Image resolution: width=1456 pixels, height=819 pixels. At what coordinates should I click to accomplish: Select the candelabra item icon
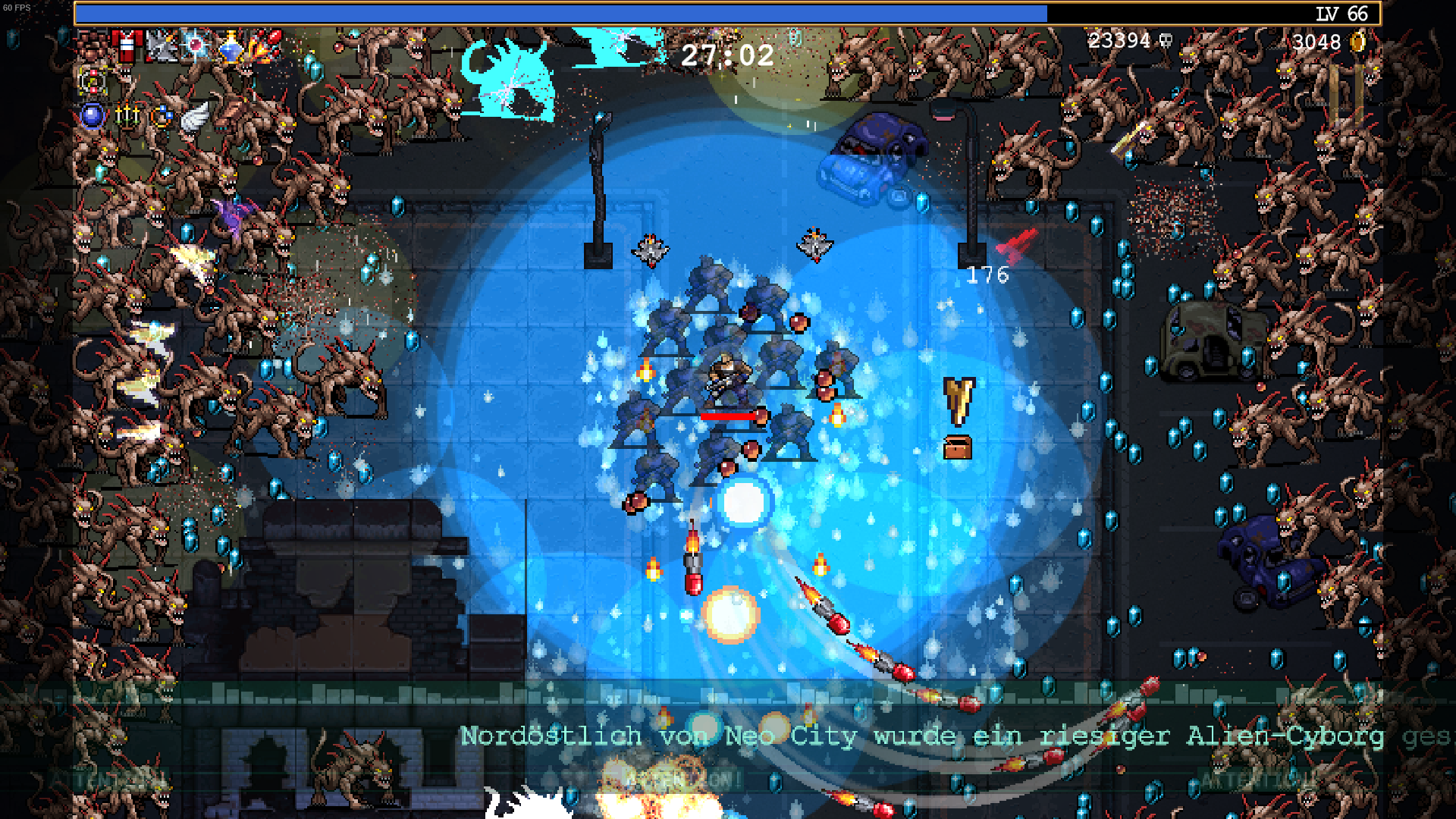[x=127, y=115]
